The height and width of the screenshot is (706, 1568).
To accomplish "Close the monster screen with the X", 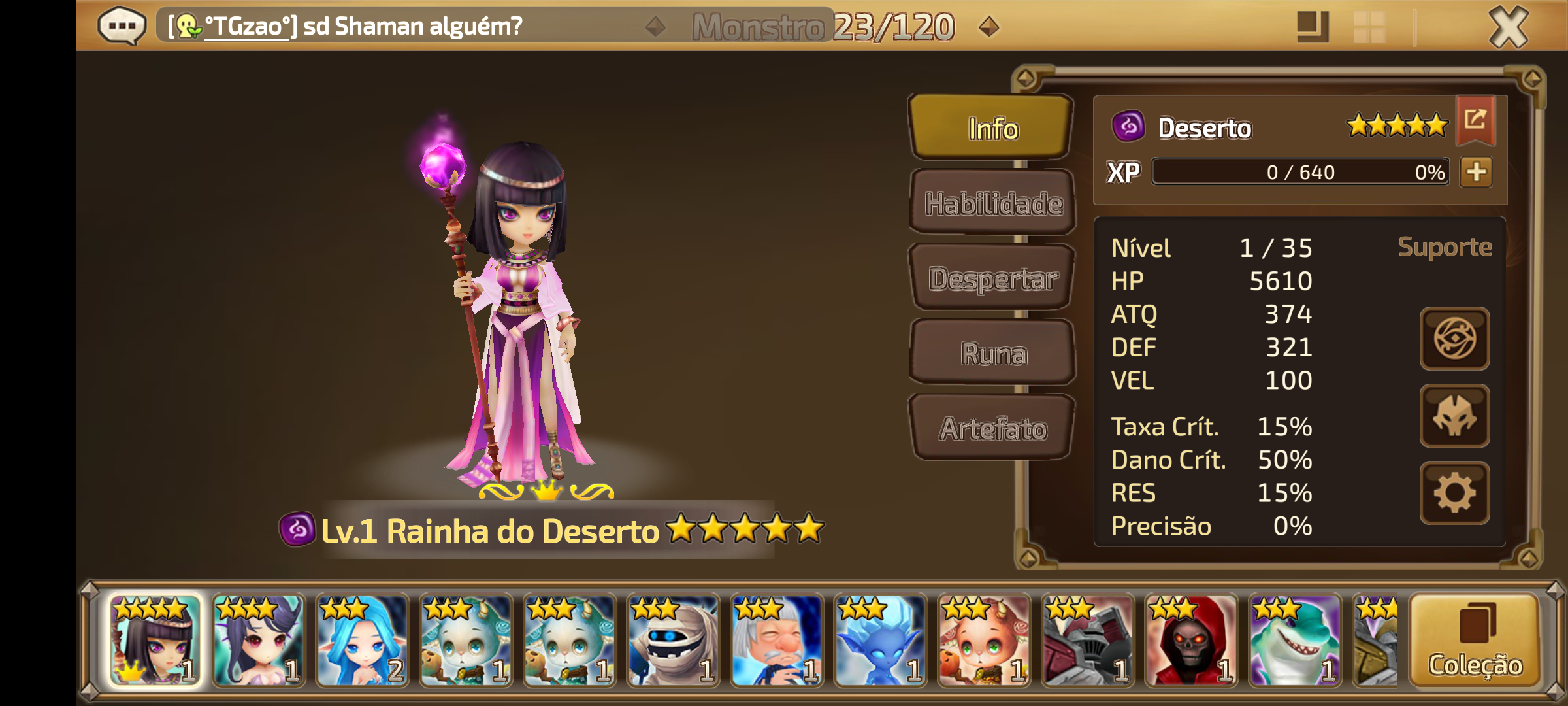I will pyautogui.click(x=1508, y=27).
